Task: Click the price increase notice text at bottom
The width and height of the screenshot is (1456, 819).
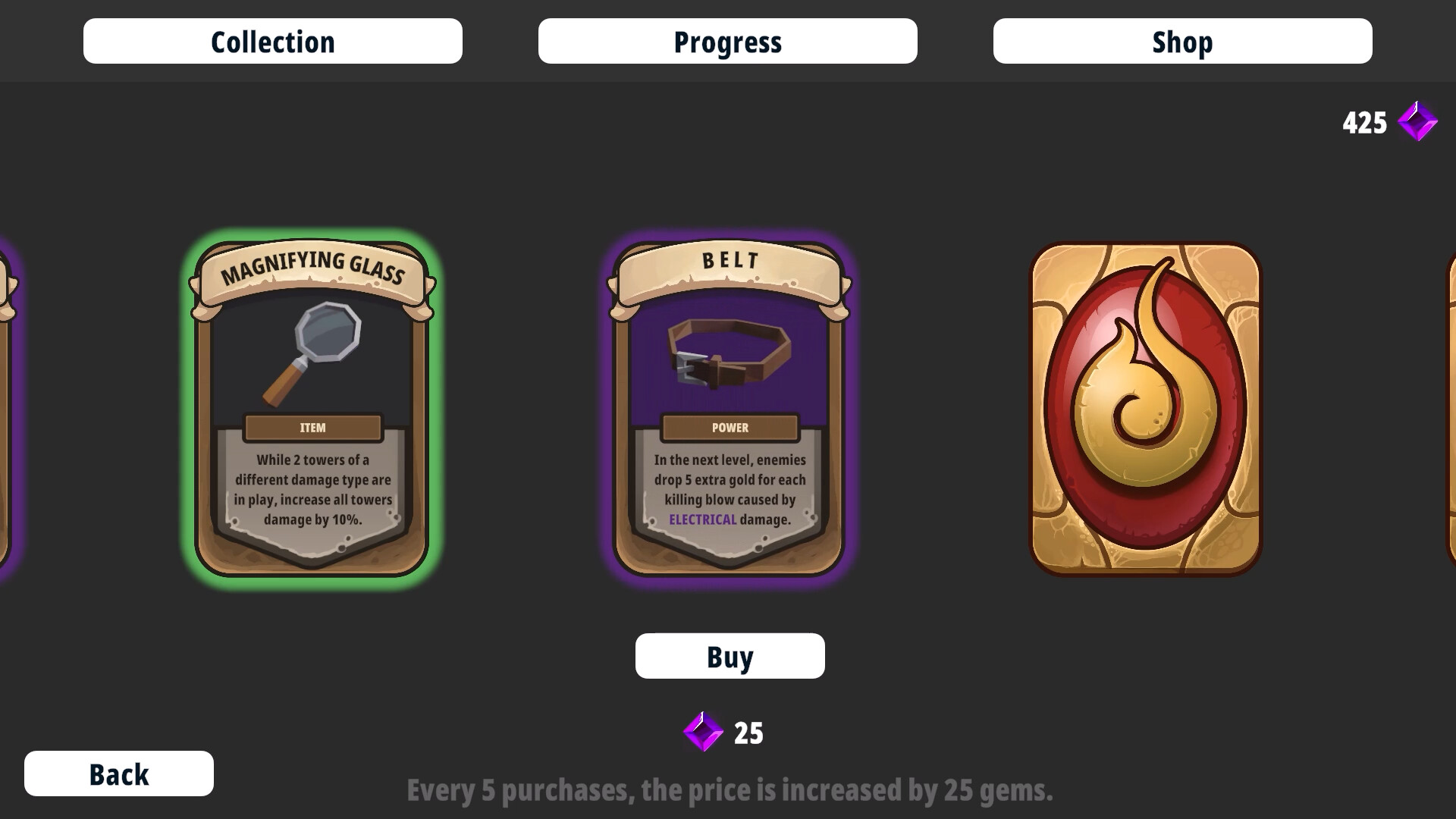Action: tap(729, 790)
